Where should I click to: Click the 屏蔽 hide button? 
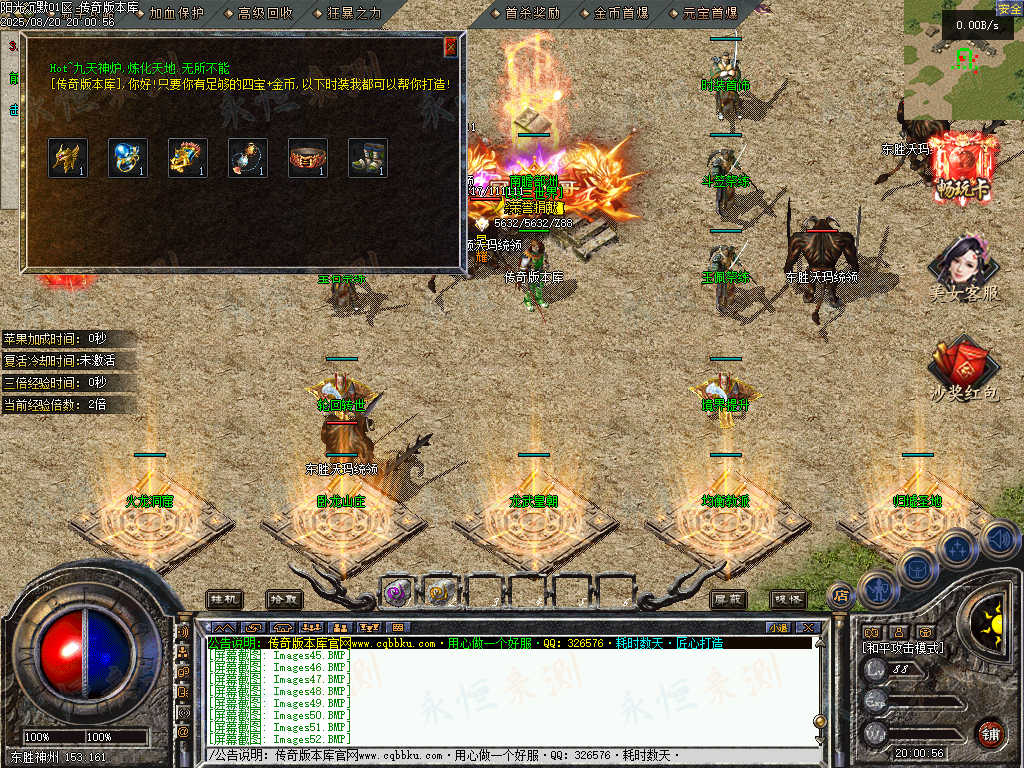tap(728, 599)
